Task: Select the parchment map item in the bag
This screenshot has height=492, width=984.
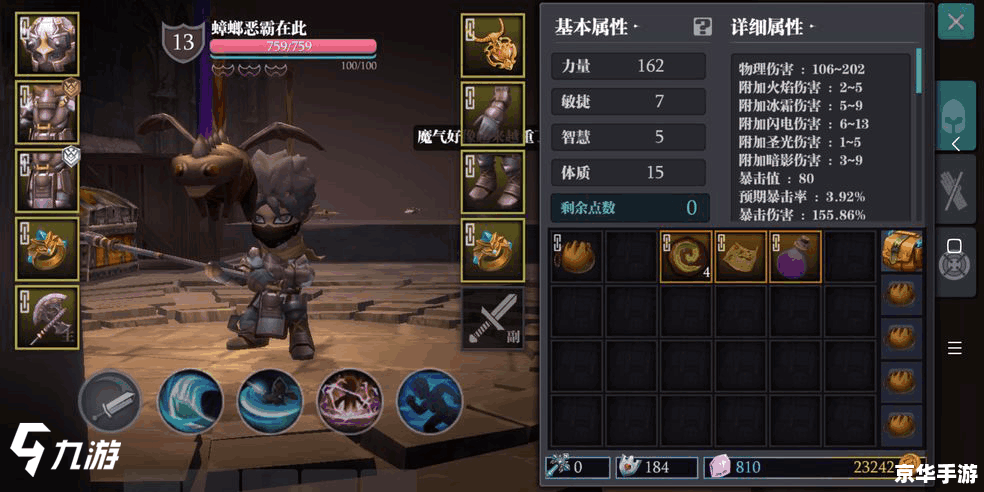Action: coord(740,256)
